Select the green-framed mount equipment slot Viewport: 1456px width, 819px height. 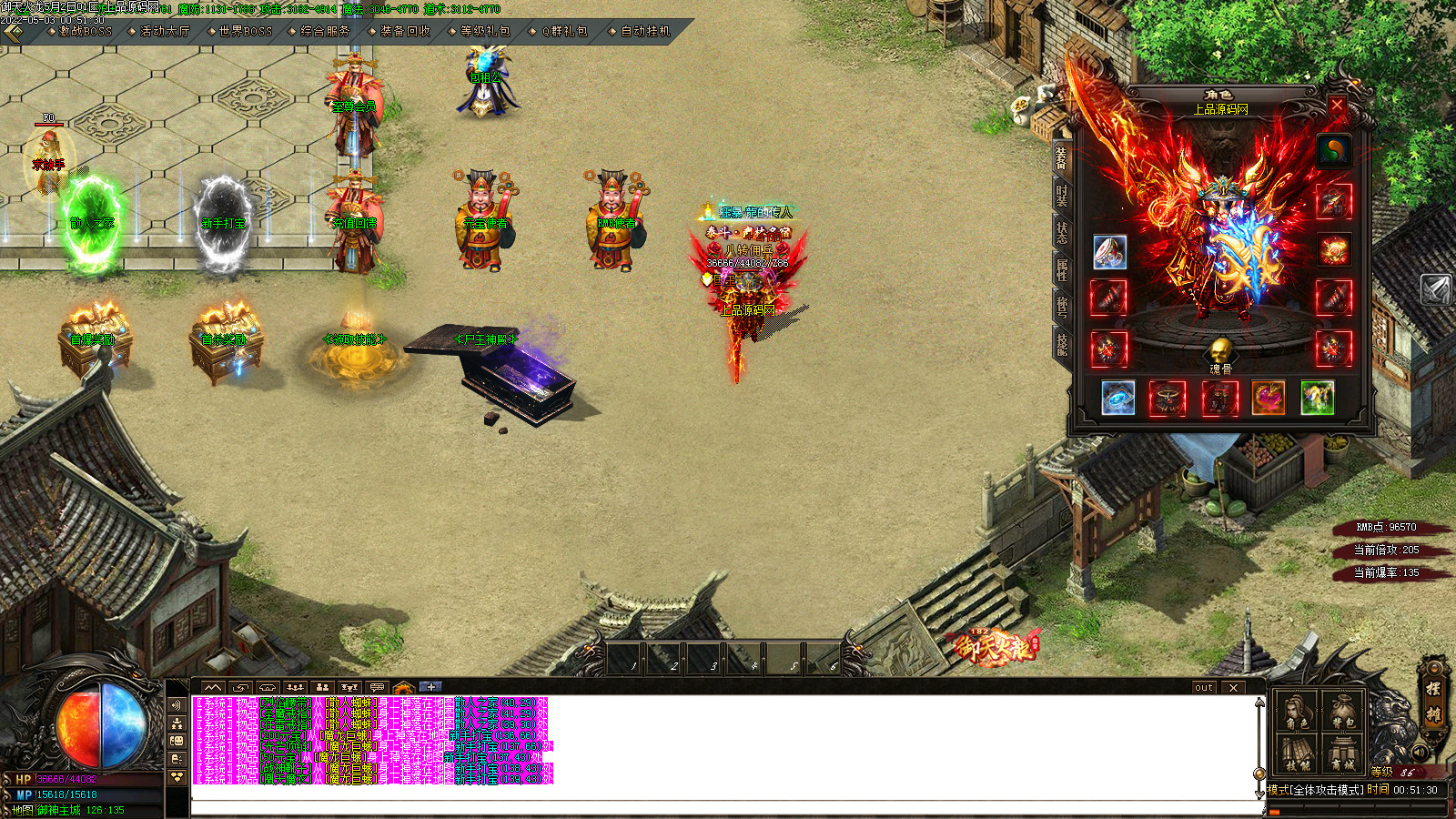click(1317, 398)
